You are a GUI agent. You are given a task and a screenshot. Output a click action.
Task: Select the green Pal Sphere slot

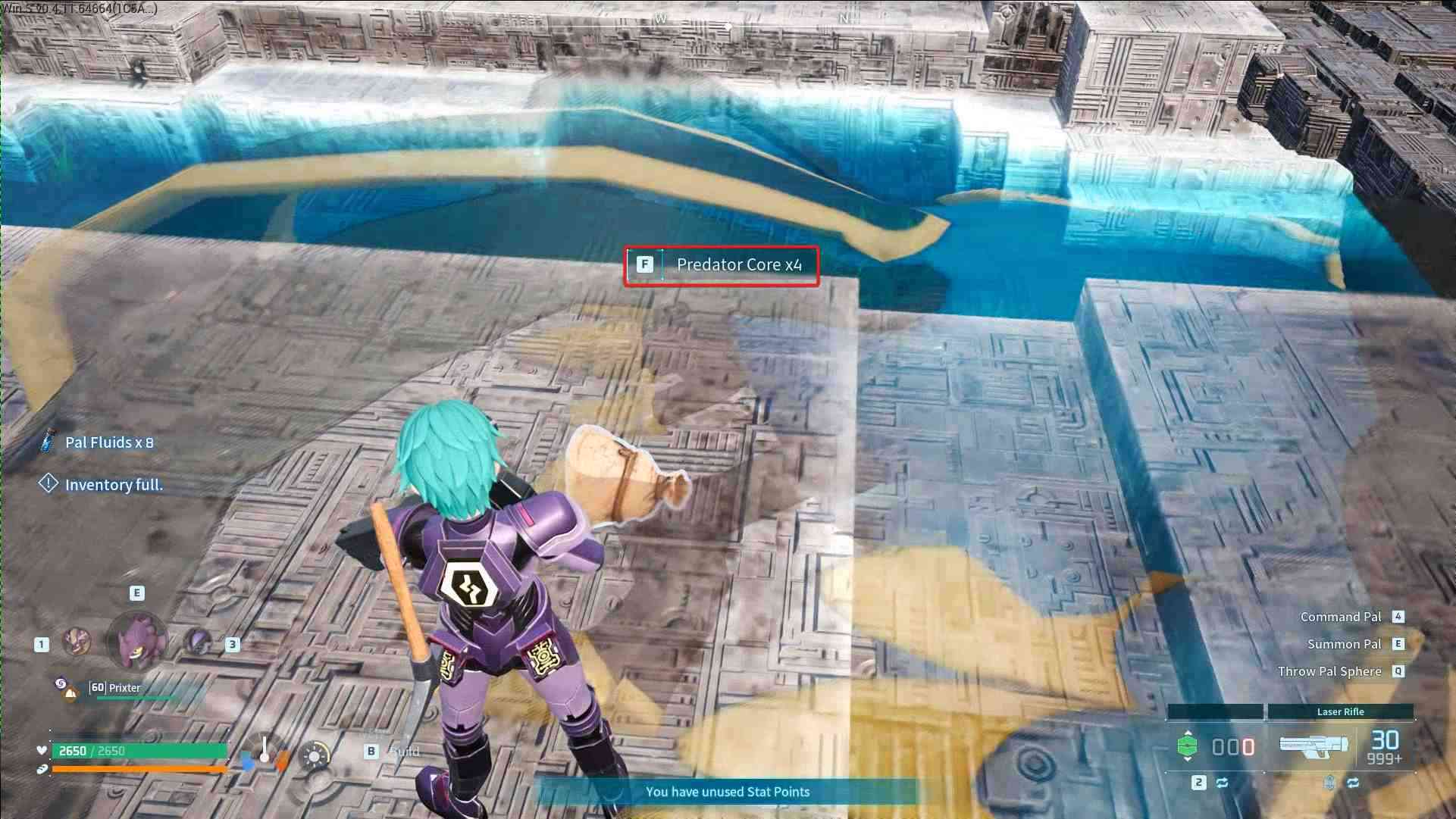(1187, 746)
